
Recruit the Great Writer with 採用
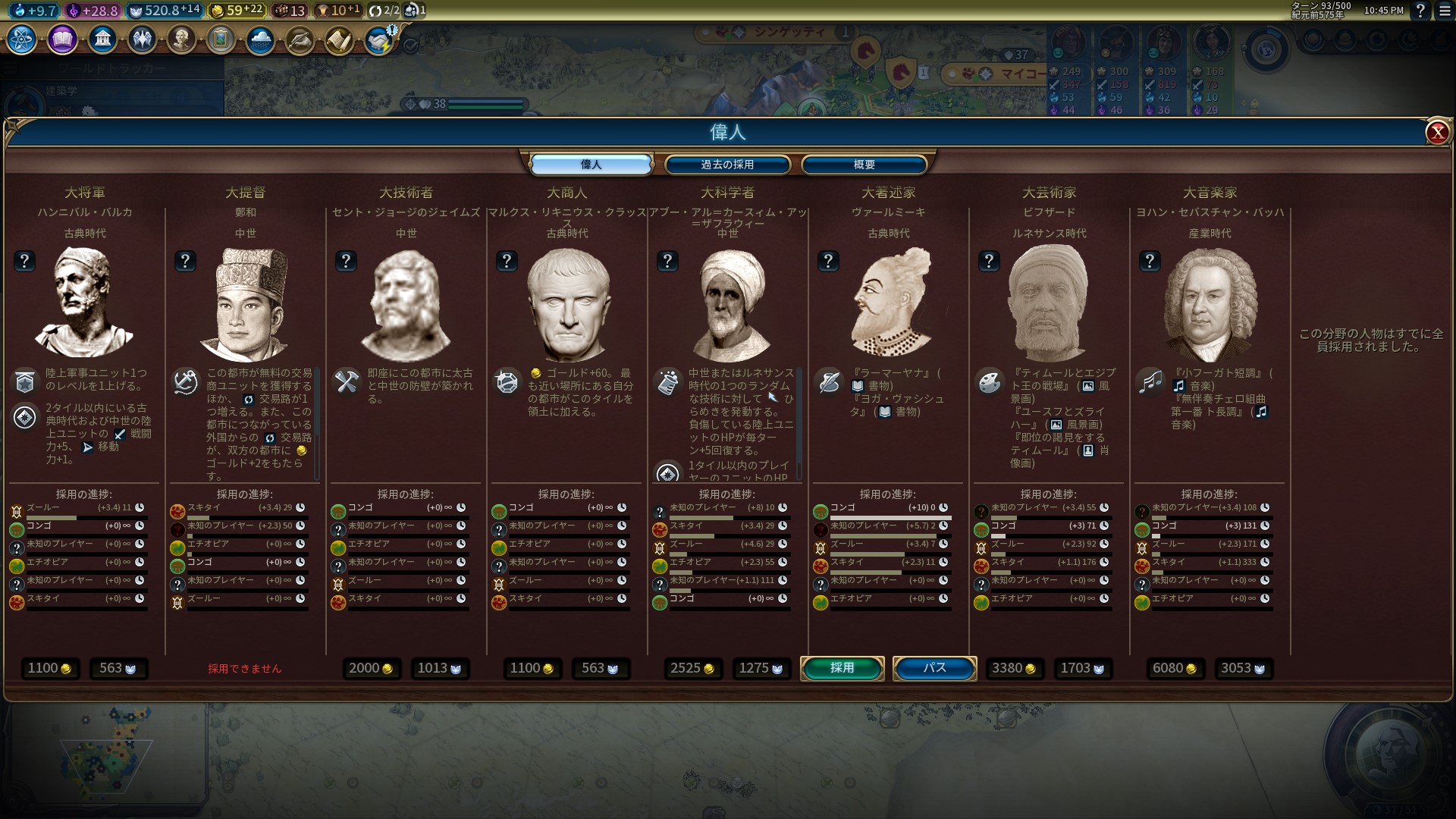pos(842,668)
